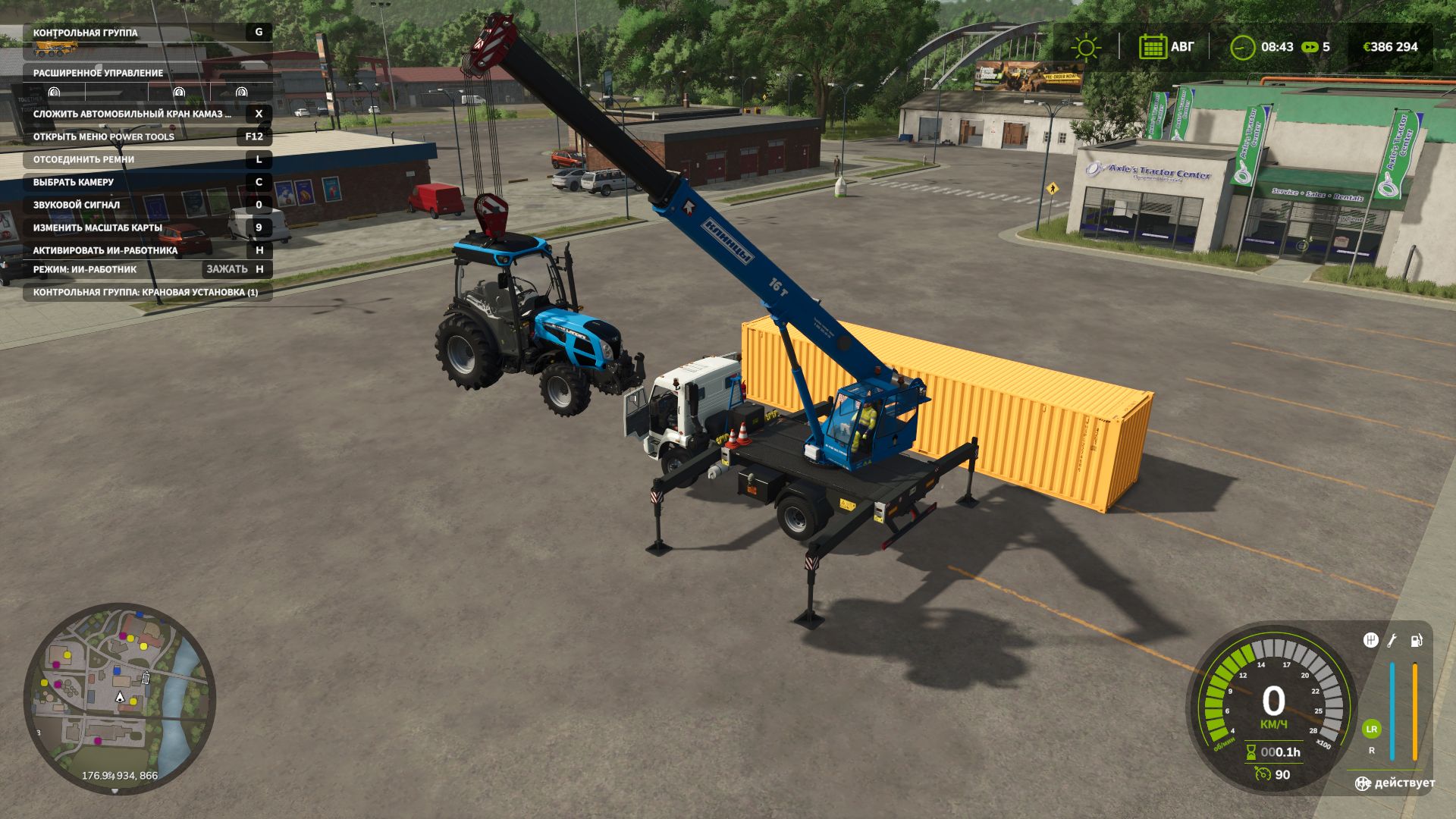The width and height of the screenshot is (1456, 819).
Task: Select the 'Активировать ИИ-работника' row
Action: pos(148,250)
